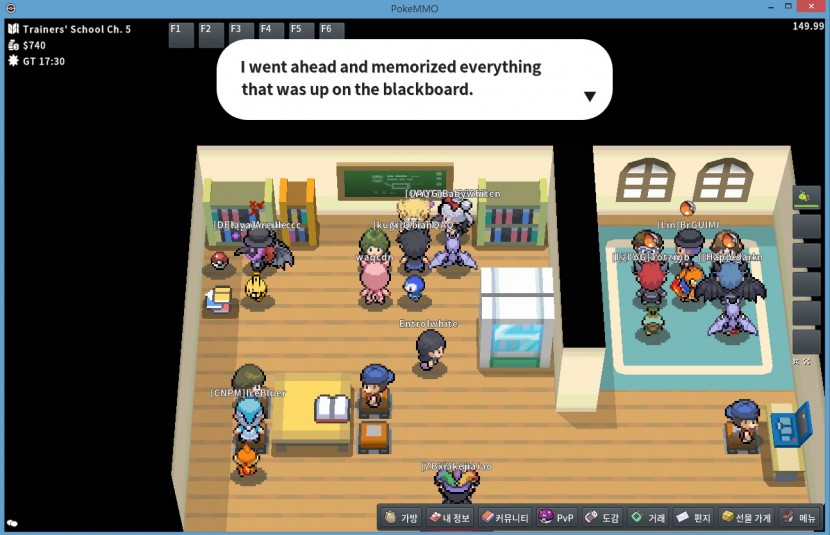Open the 커뮤니티 (Community) menu

[x=505, y=518]
